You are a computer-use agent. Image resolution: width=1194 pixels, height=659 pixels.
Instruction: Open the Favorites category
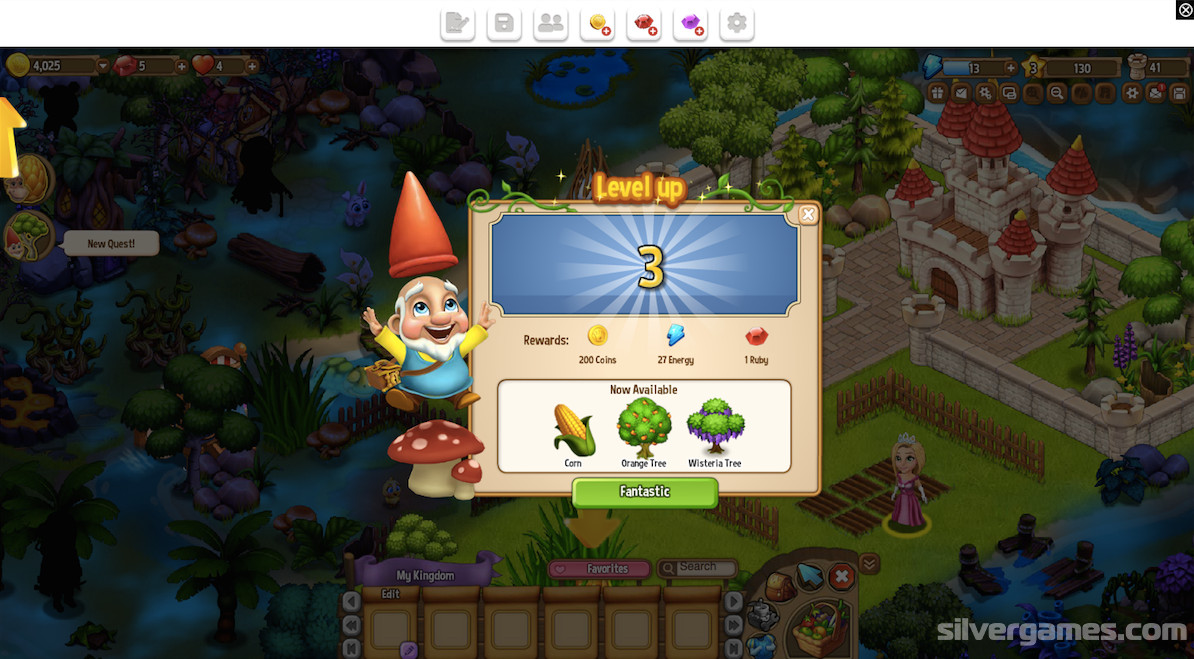pos(600,569)
